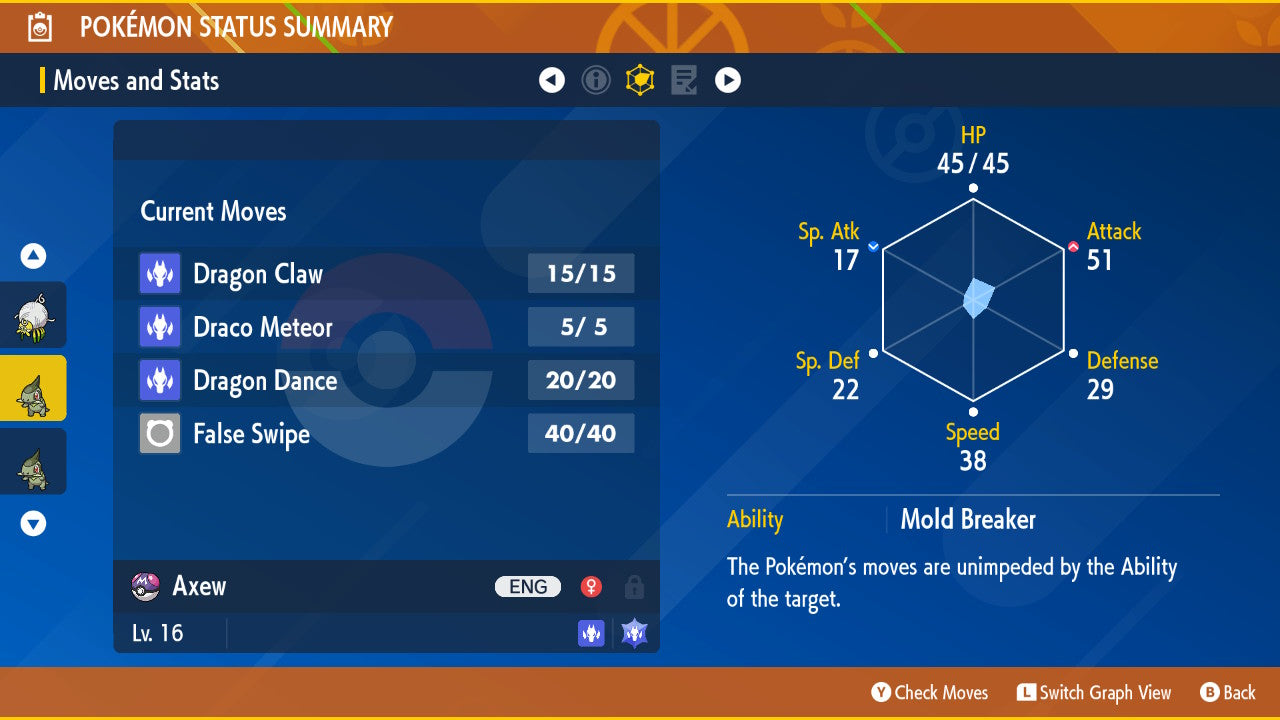Go to the previous summary page arrow
This screenshot has height=720, width=1280.
pos(552,80)
